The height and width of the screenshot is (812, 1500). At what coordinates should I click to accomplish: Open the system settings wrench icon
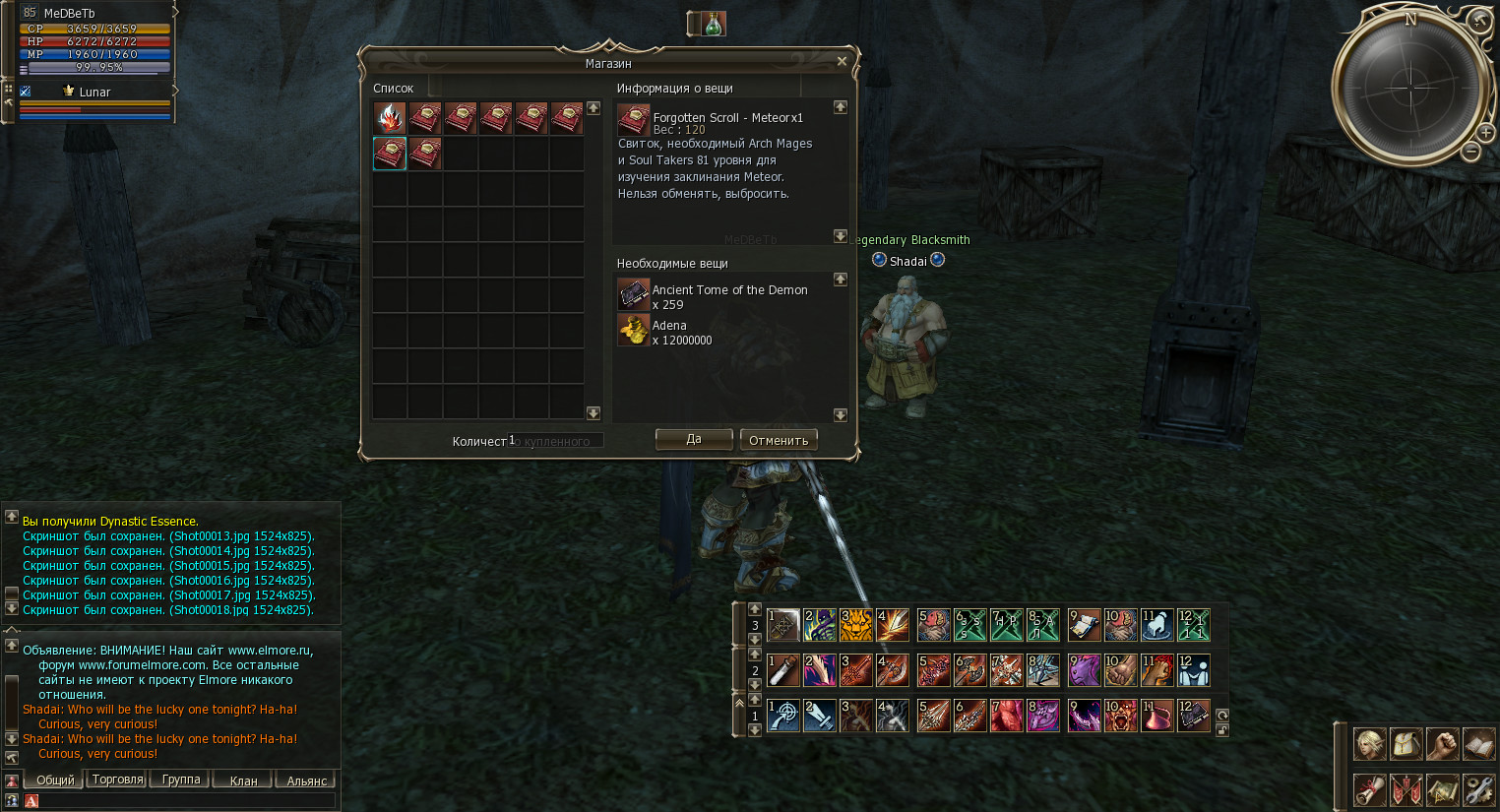coord(1478,789)
